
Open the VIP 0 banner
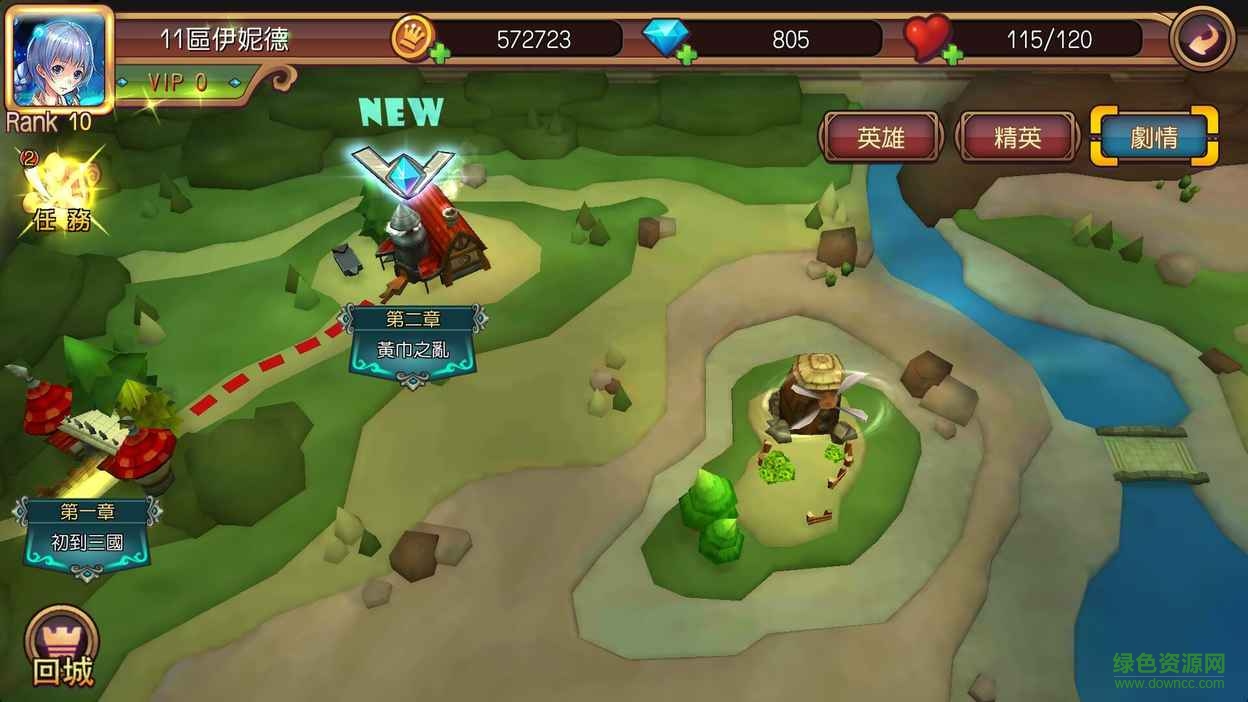pyautogui.click(x=180, y=83)
